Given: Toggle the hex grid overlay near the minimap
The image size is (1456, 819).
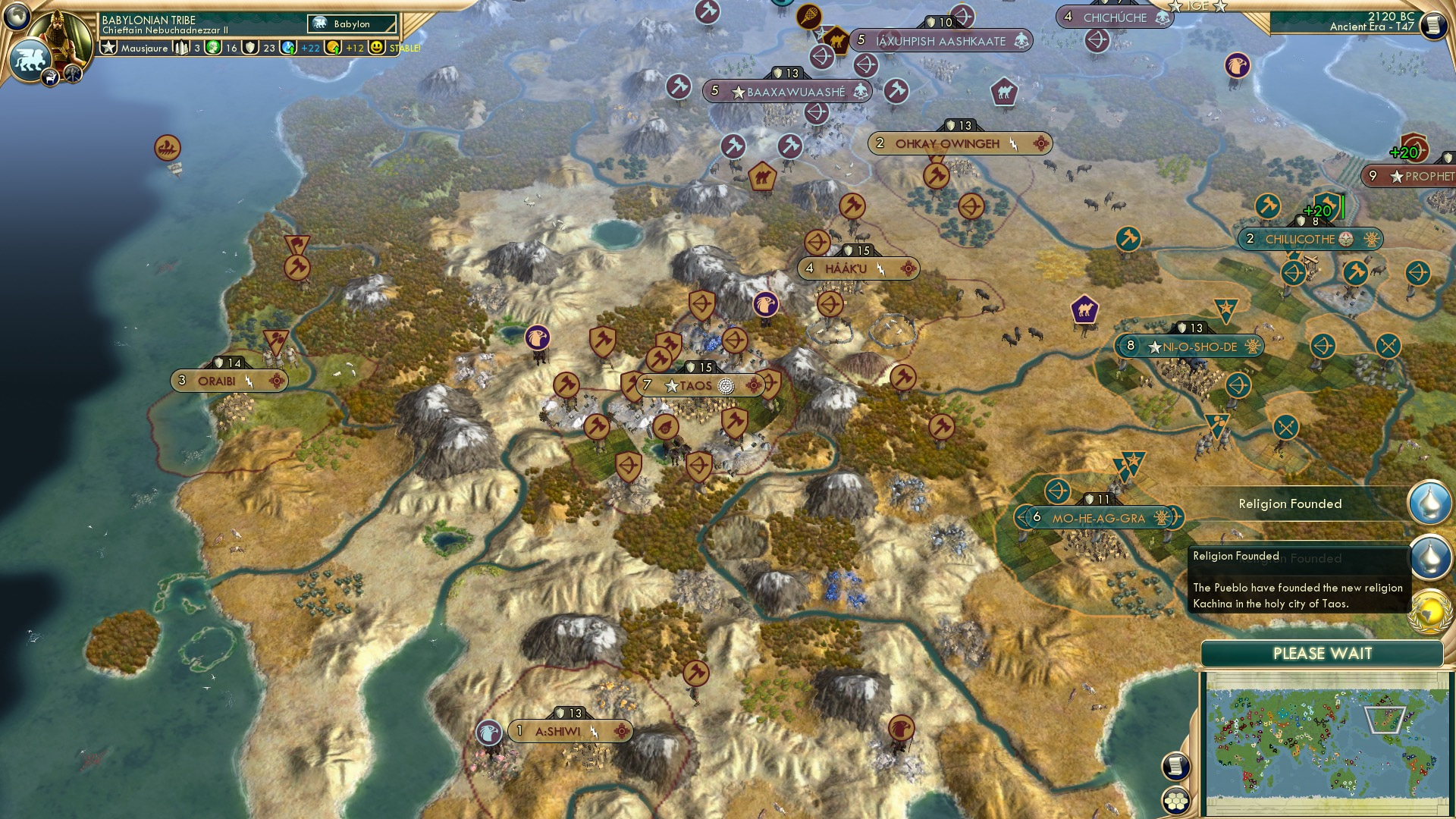Looking at the screenshot, I should [1176, 802].
